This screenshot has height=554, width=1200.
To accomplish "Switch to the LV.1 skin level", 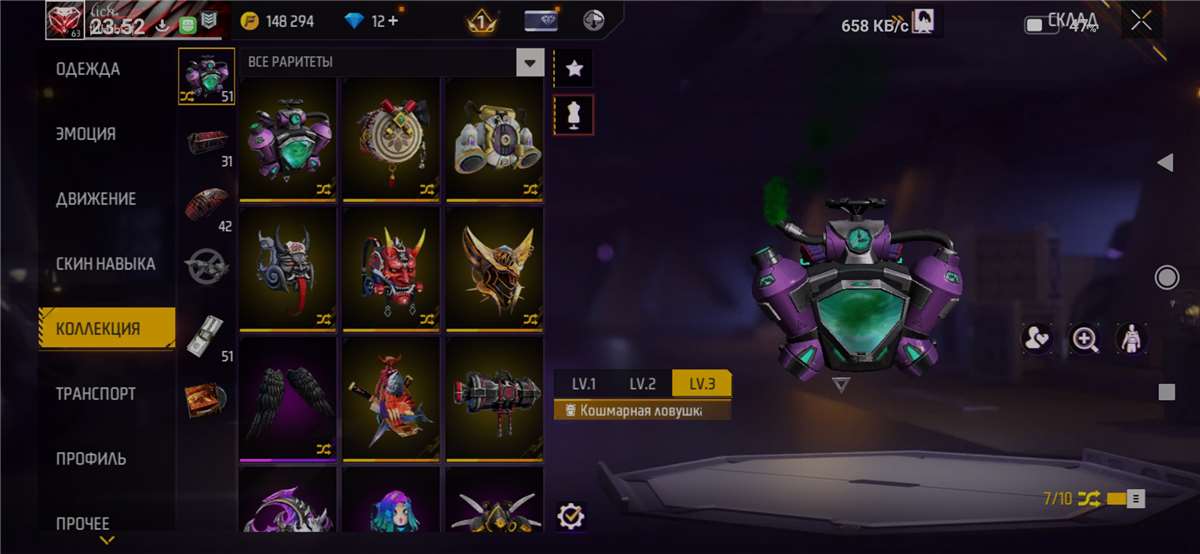I will 584,383.
